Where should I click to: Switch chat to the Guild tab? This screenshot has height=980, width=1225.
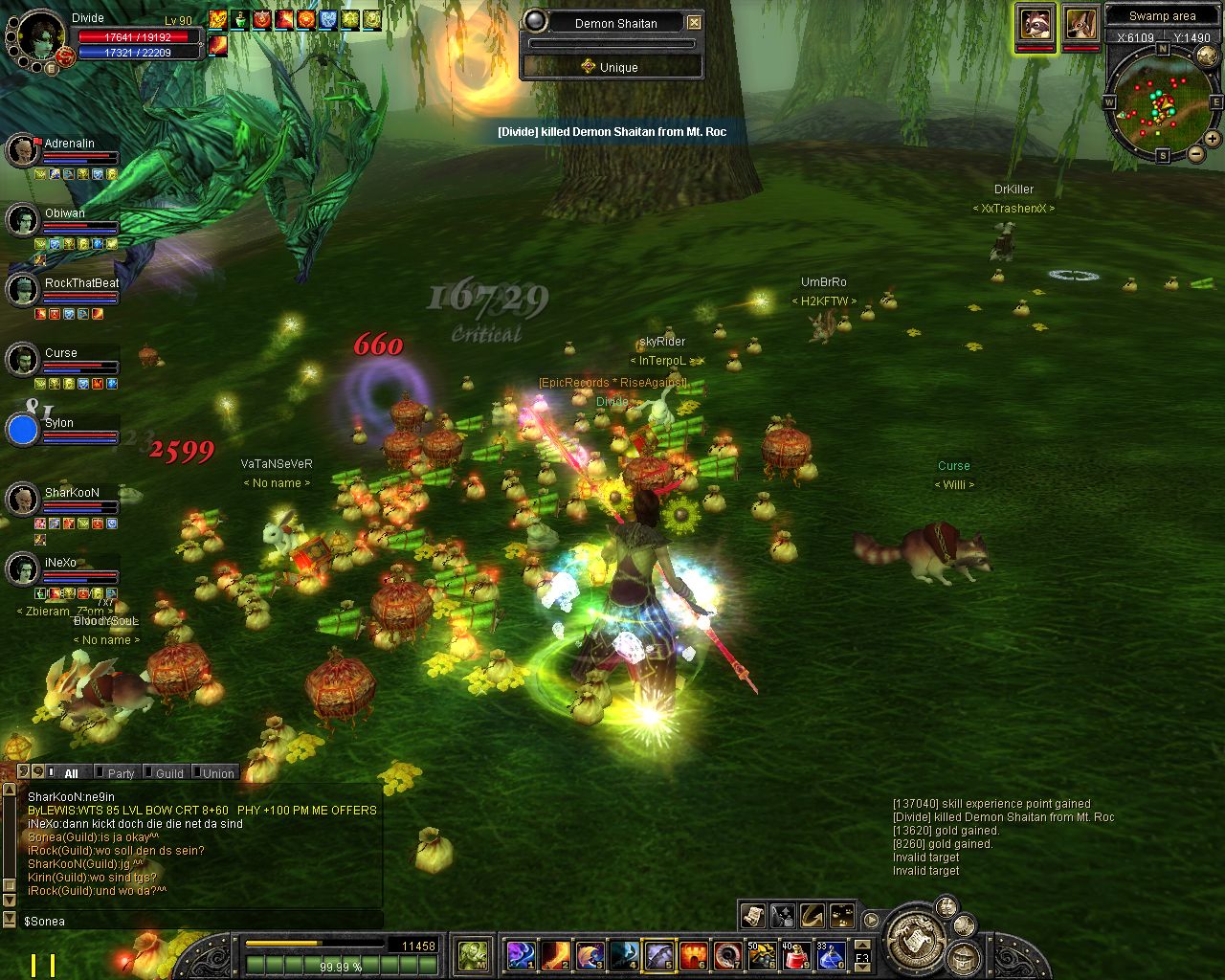(x=169, y=773)
